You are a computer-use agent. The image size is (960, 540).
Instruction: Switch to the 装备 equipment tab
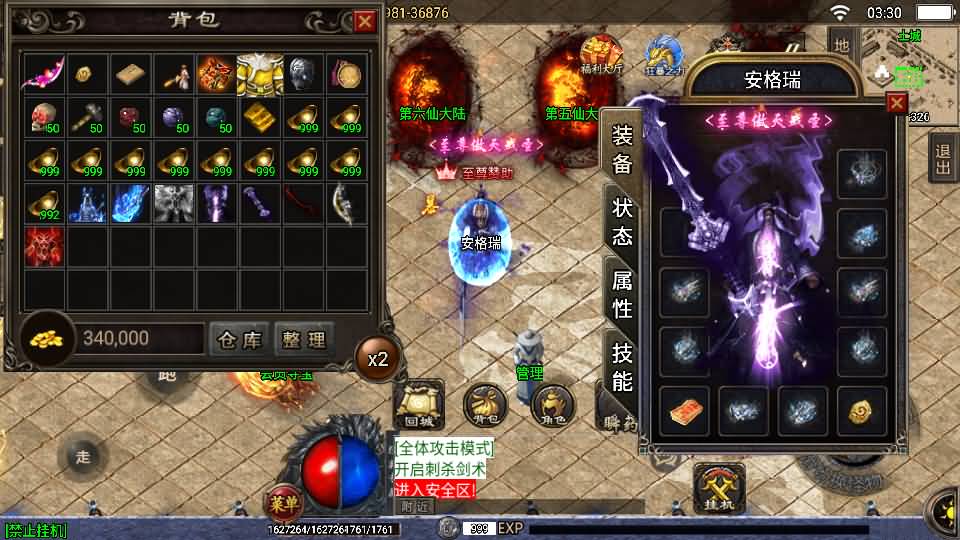click(x=622, y=150)
